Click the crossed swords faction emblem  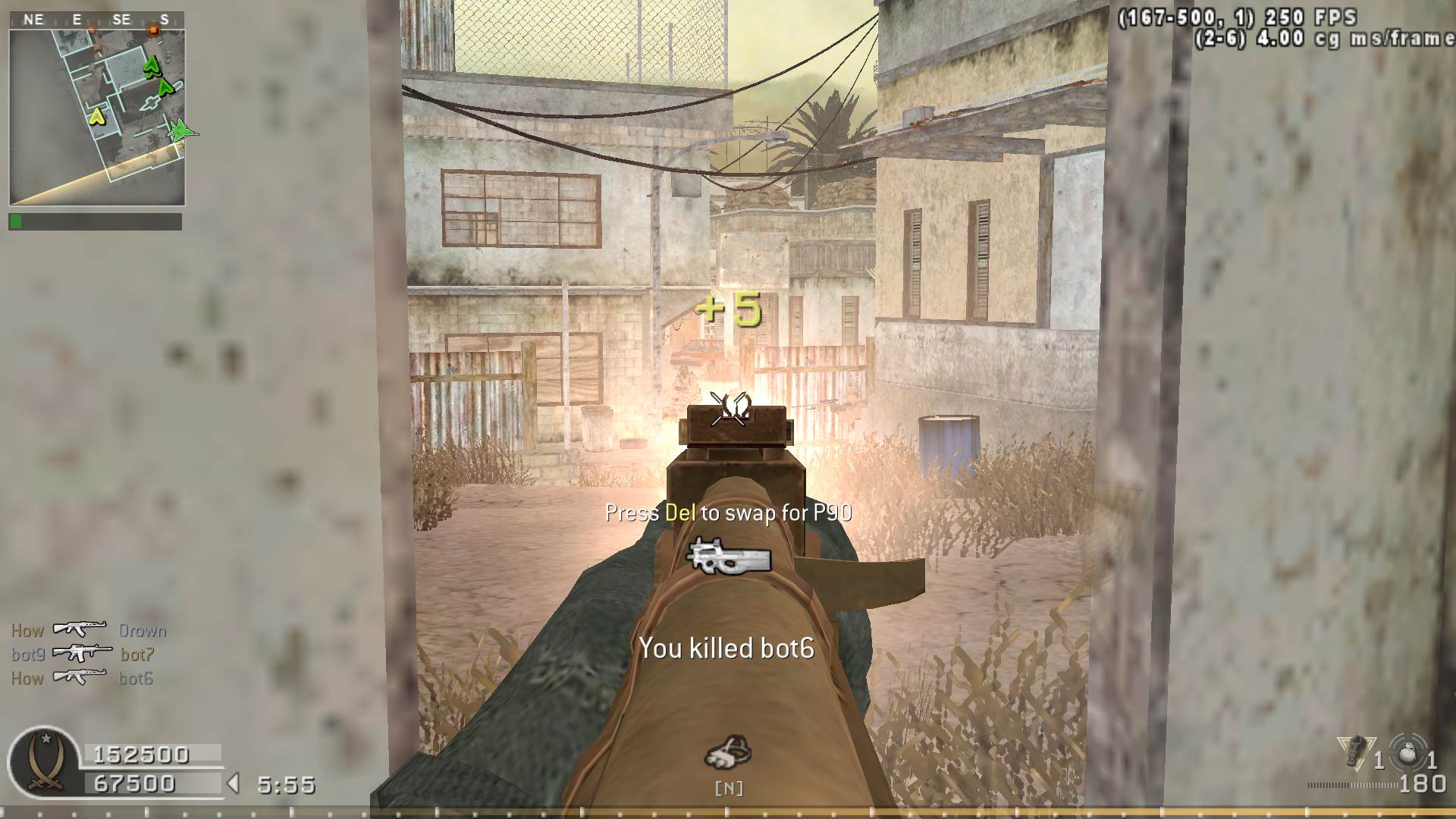(x=44, y=763)
